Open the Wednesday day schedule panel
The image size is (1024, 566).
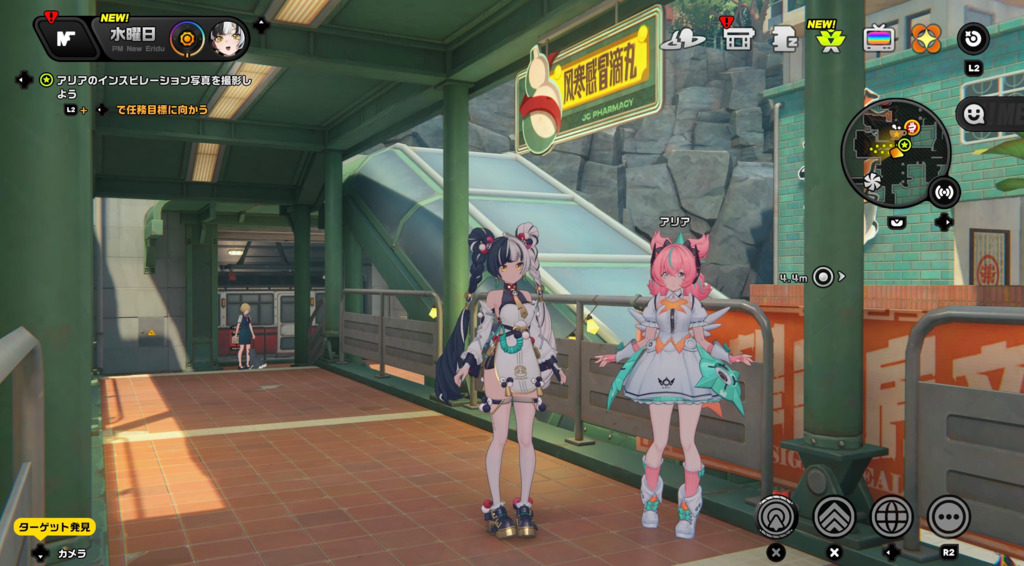coord(132,38)
